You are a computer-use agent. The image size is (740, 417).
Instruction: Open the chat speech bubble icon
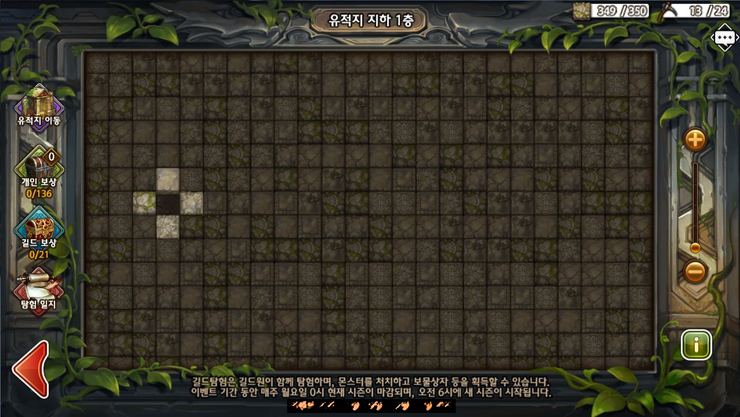[724, 39]
